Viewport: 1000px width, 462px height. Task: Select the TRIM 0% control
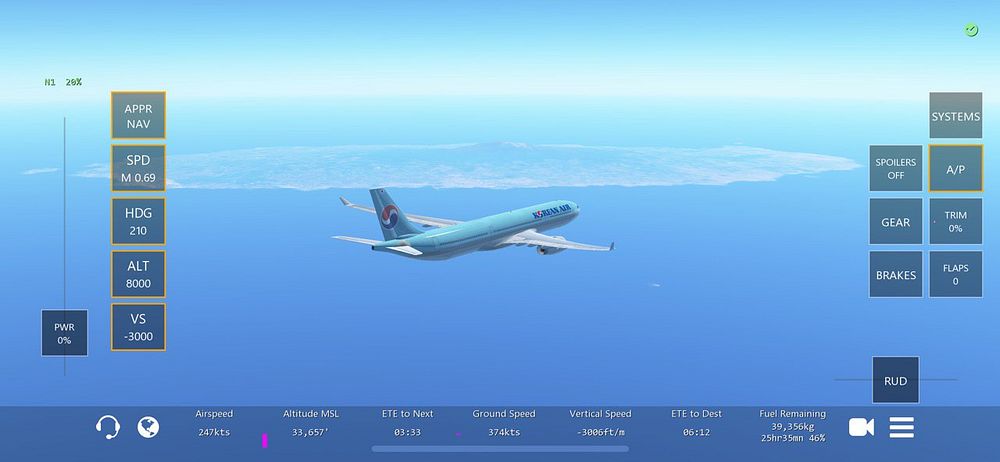955,222
